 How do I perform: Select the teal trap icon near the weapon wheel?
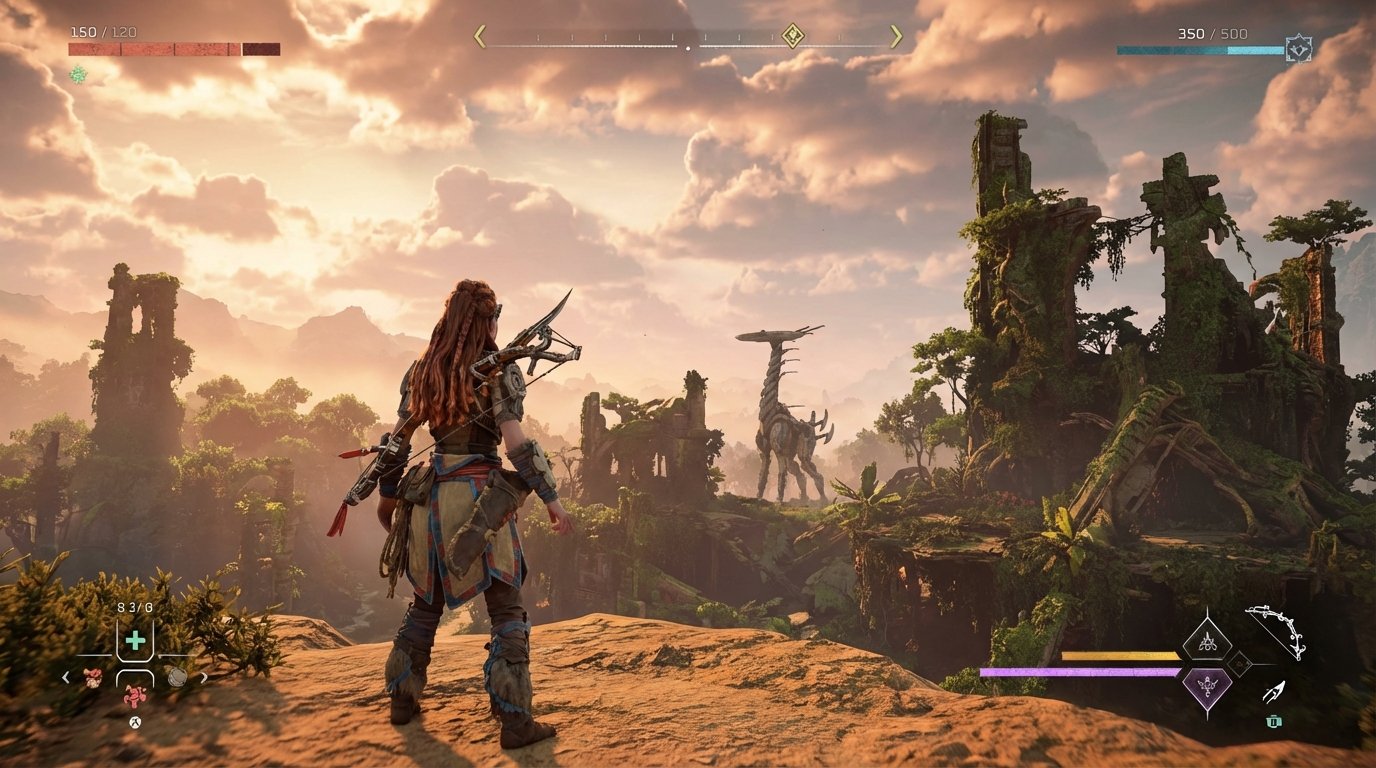[x=1275, y=721]
